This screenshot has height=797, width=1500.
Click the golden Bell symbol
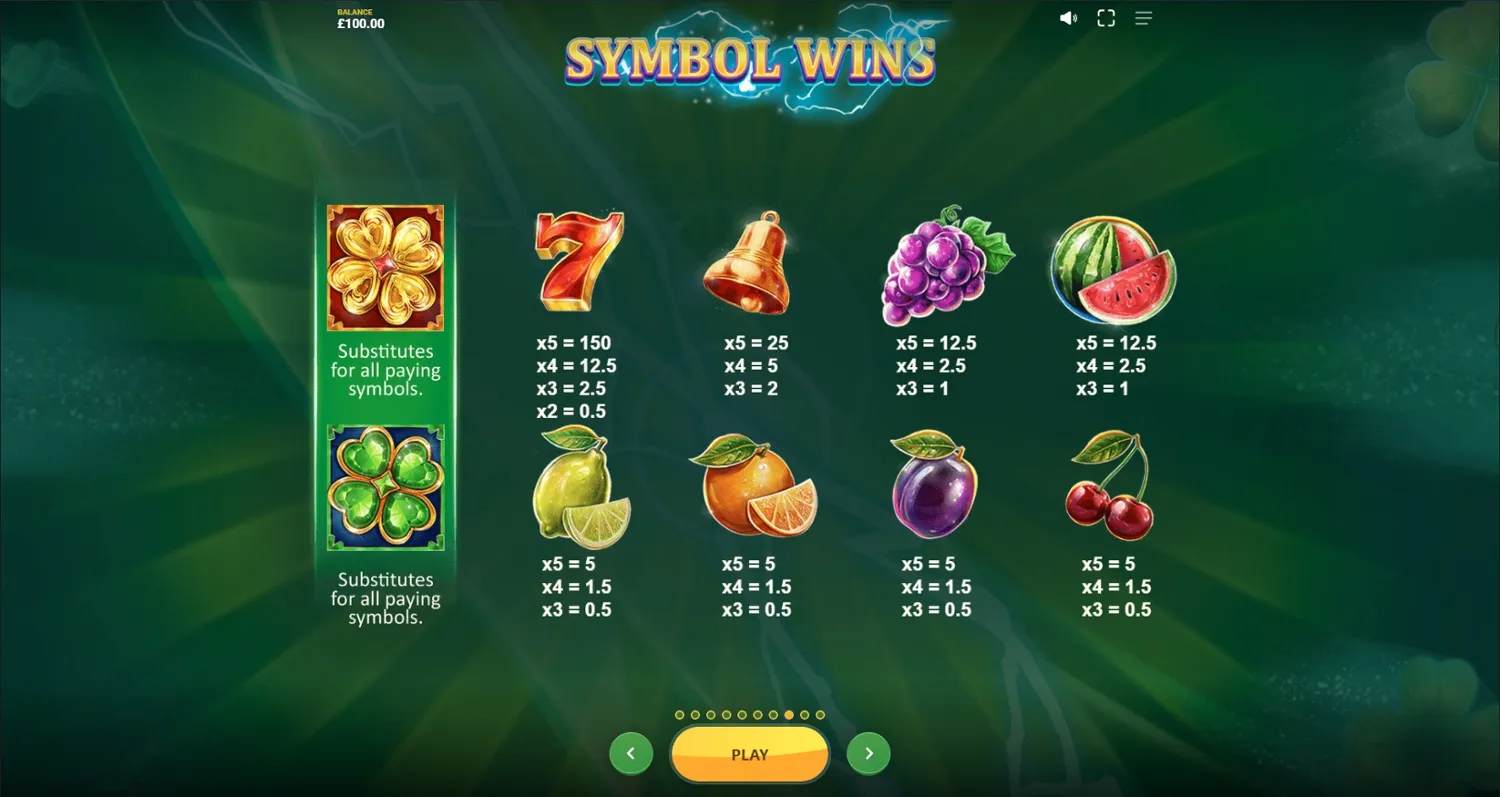[752, 262]
